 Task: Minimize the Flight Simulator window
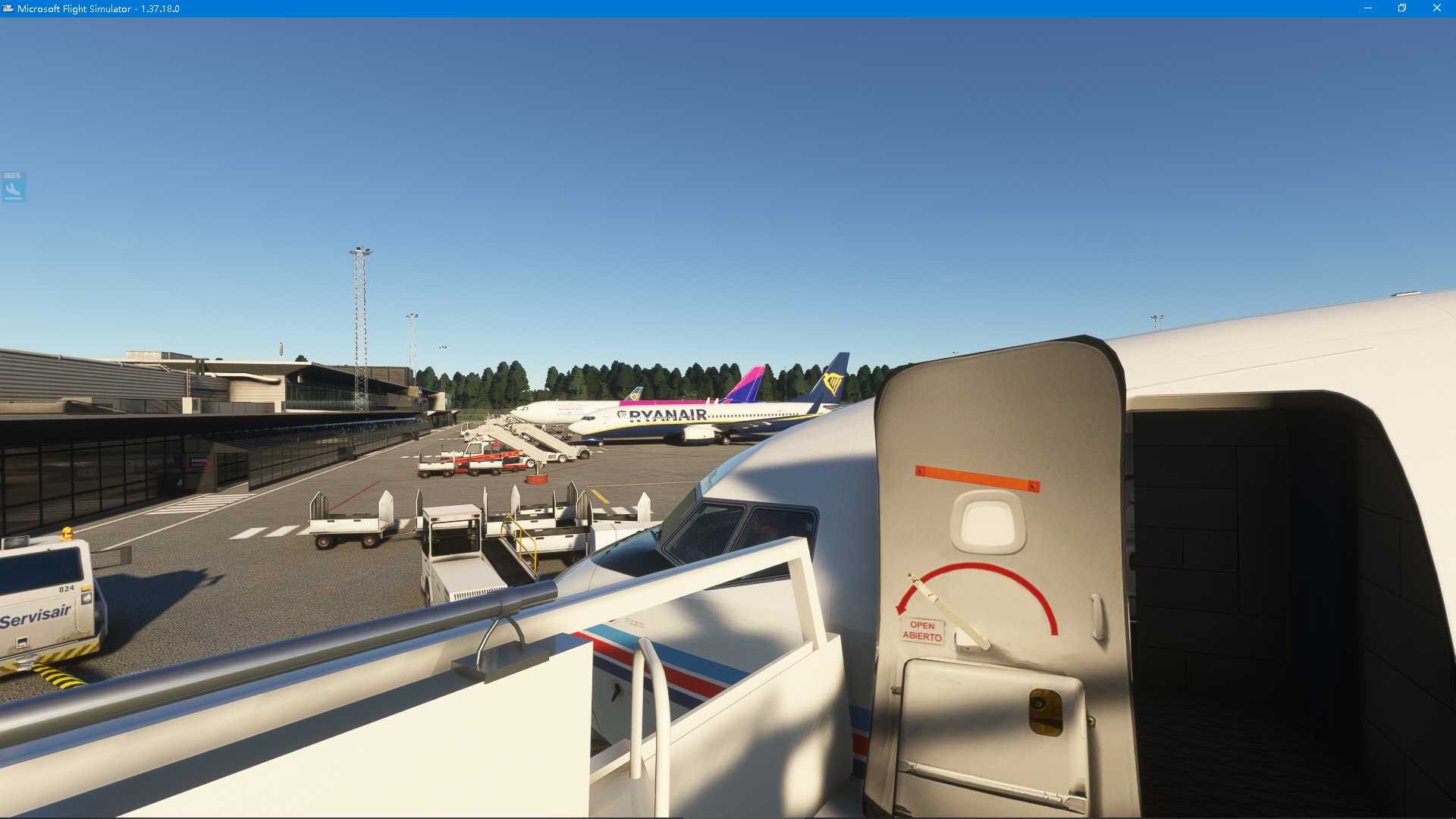click(x=1367, y=8)
